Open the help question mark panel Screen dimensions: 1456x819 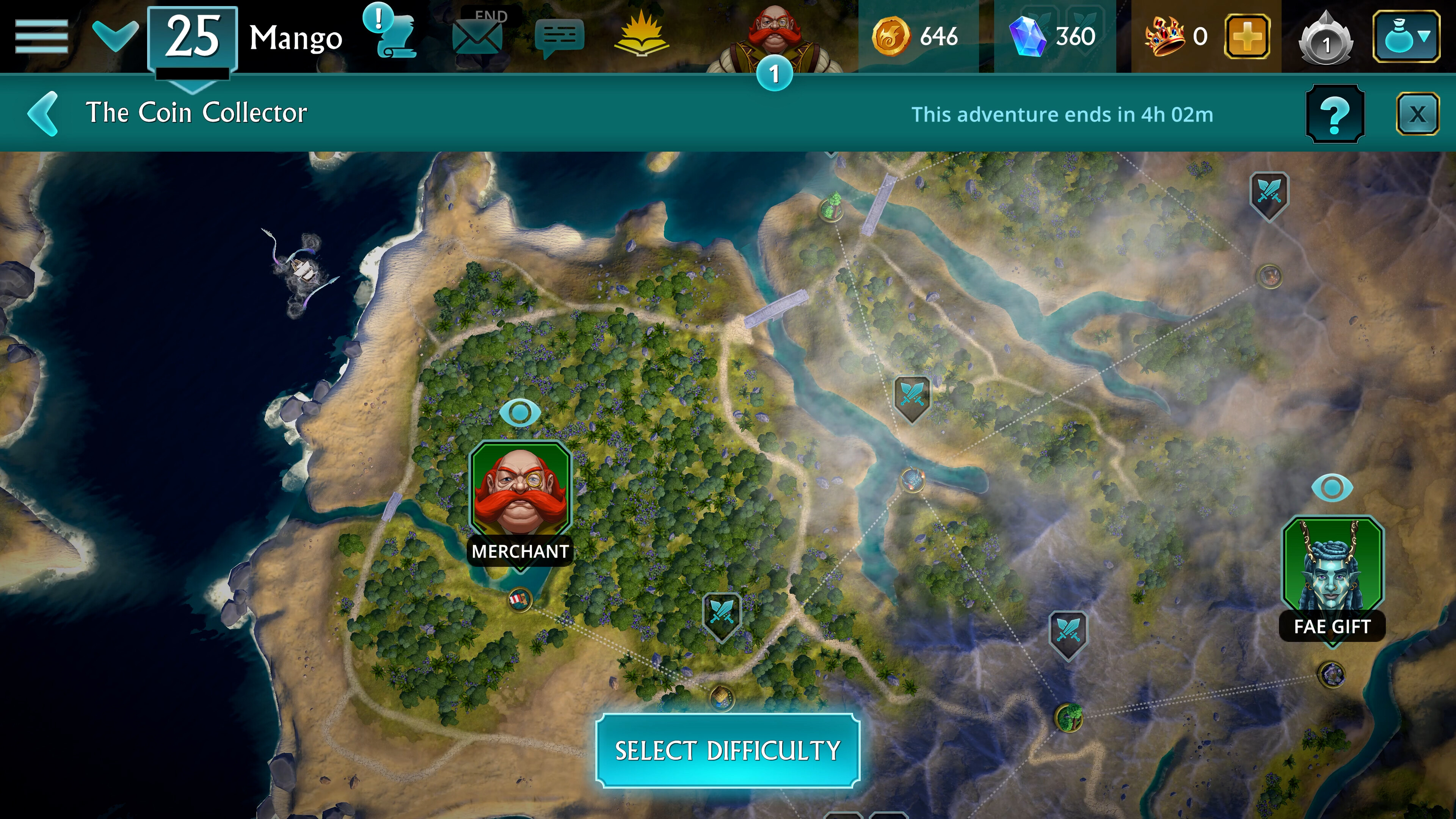point(1335,115)
